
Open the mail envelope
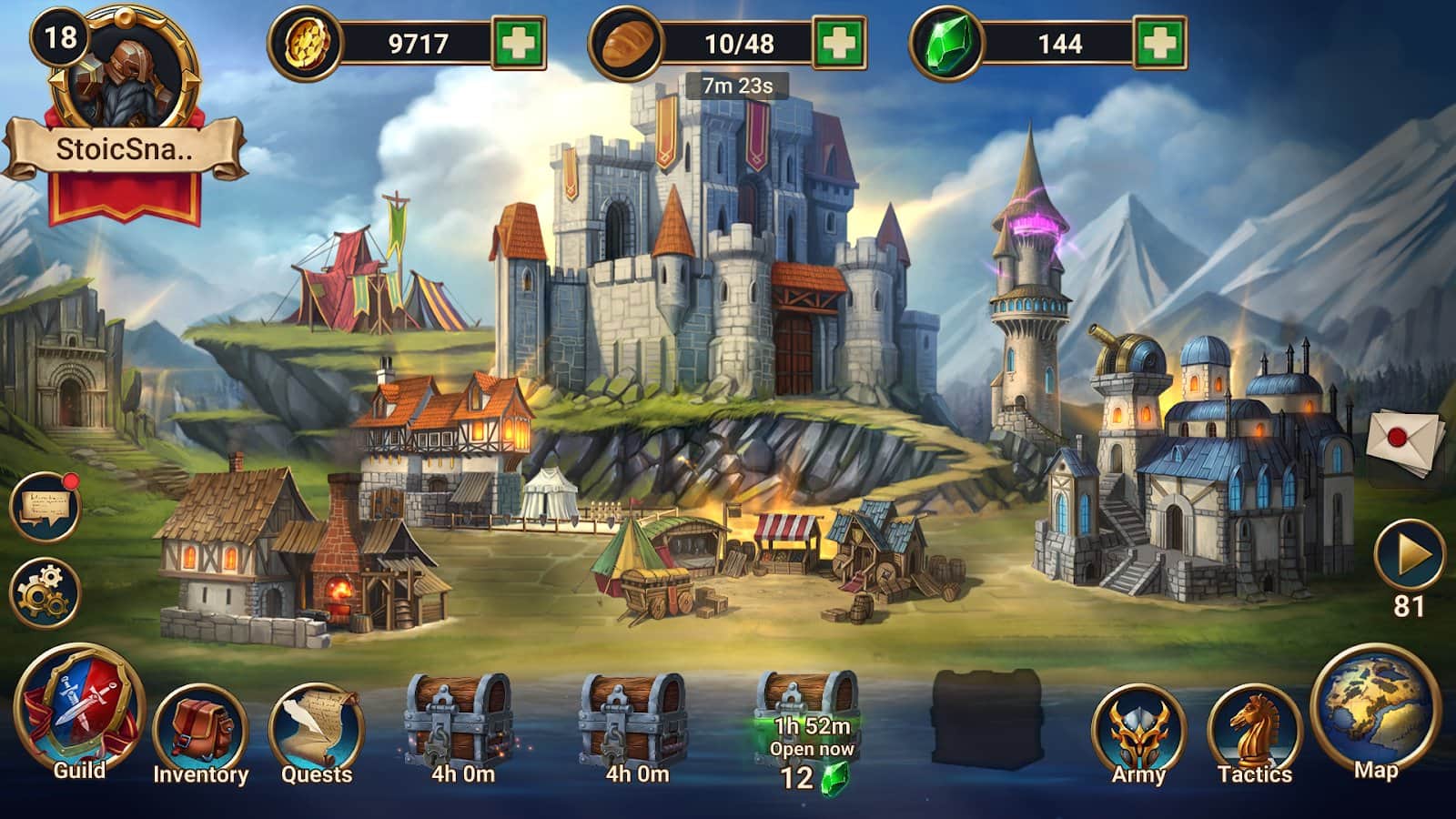[1406, 440]
